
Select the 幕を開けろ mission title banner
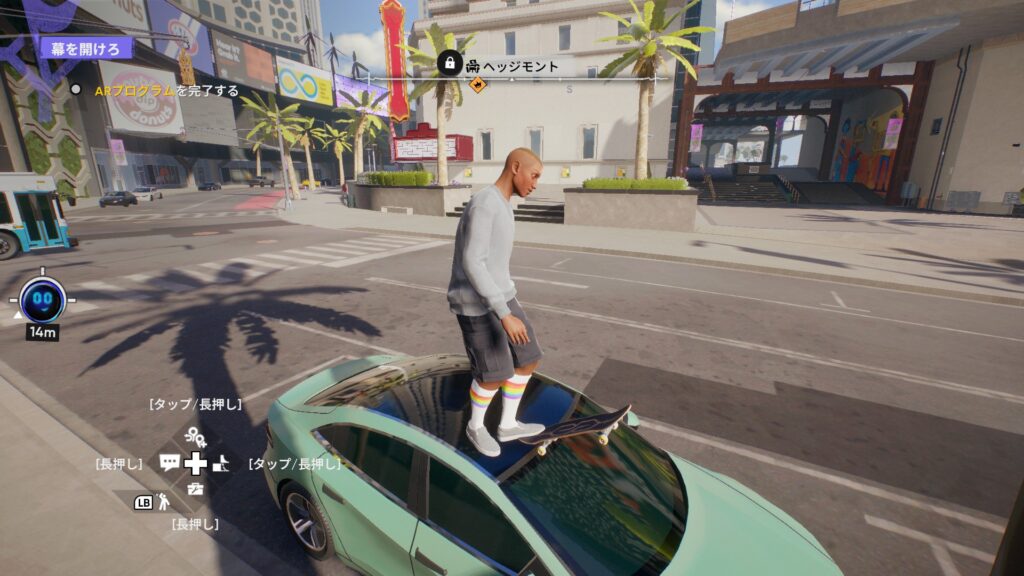[x=86, y=47]
